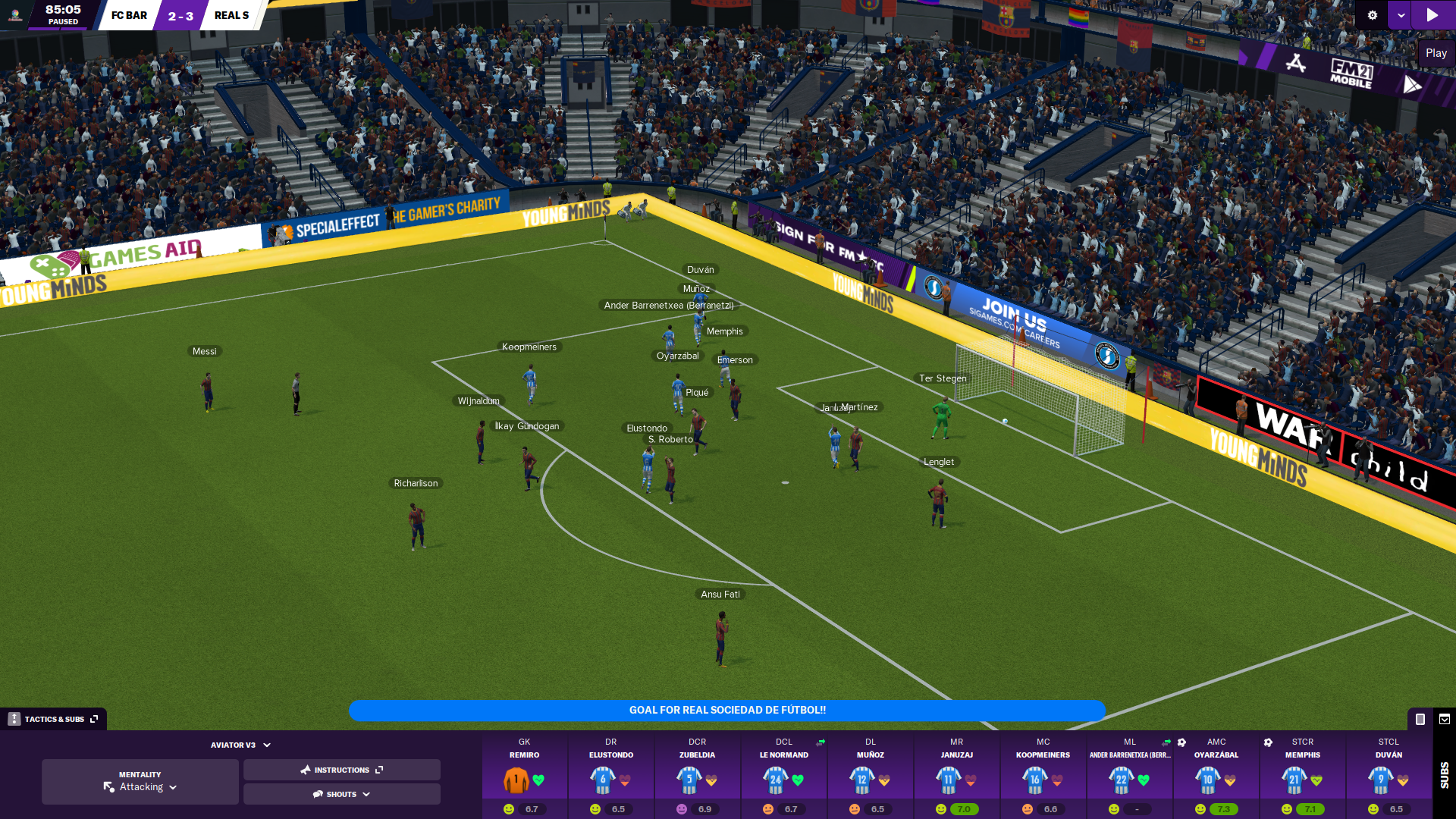The width and height of the screenshot is (1456, 819).
Task: Select Januzaj's MR player card
Action: (x=956, y=776)
